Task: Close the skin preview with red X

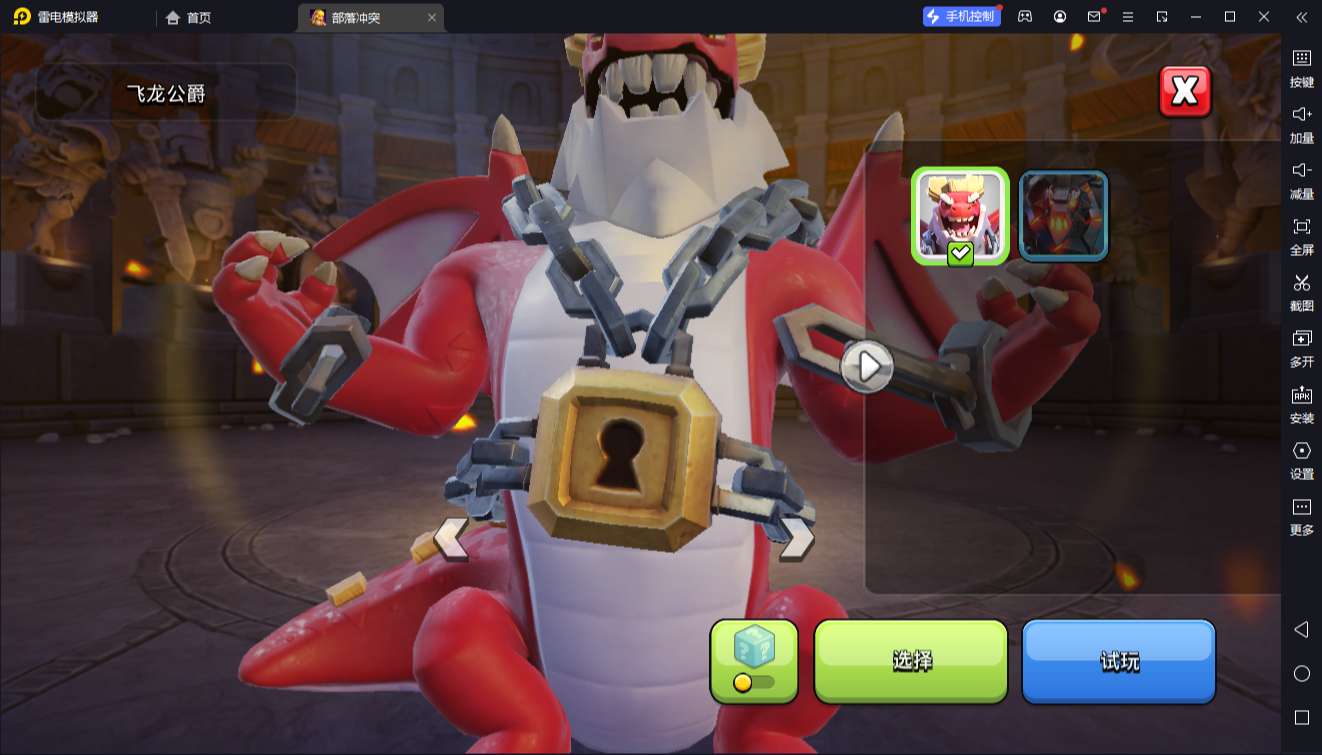Action: 1184,92
